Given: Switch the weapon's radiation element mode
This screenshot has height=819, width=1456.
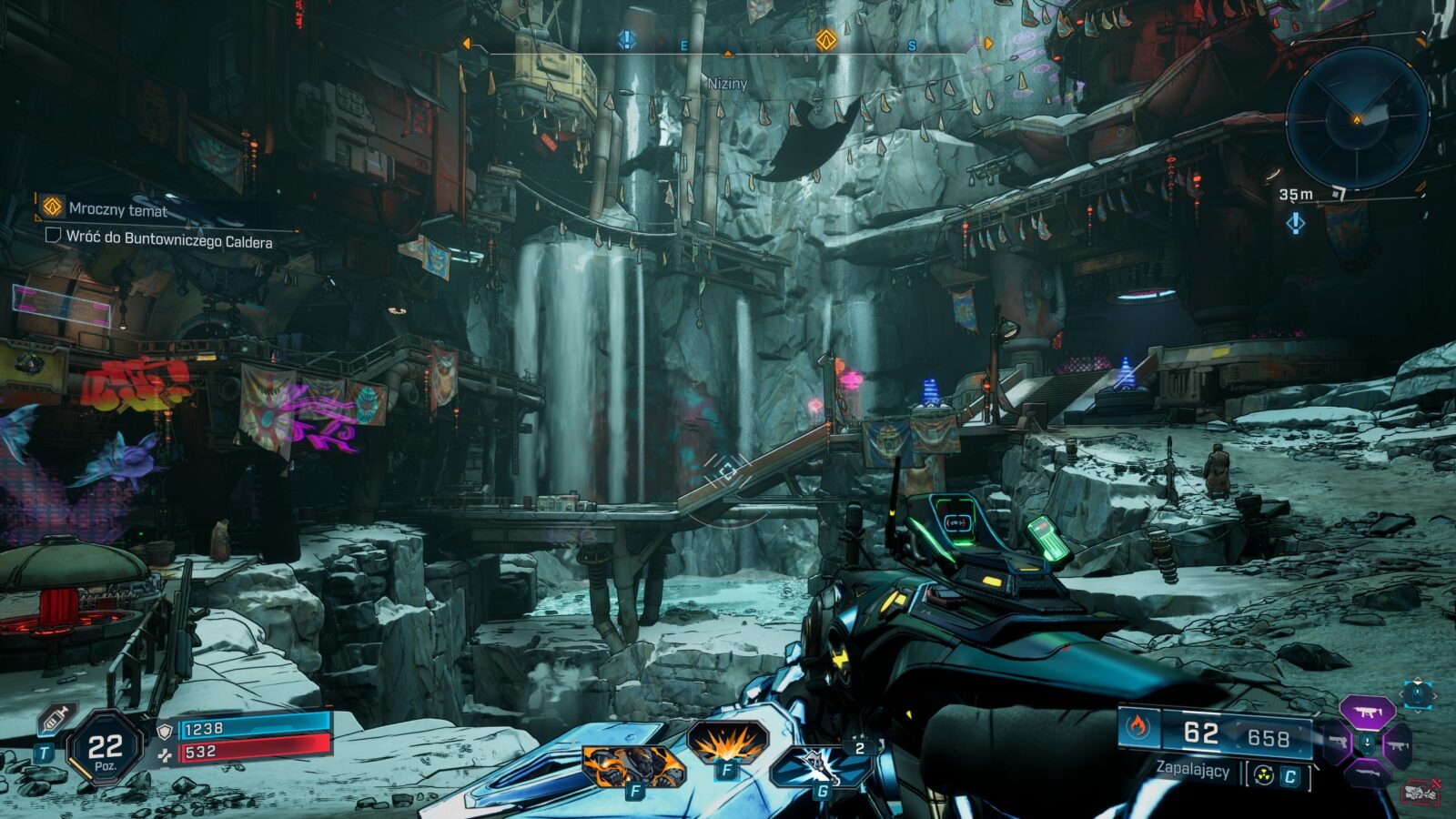Looking at the screenshot, I should 1263,775.
